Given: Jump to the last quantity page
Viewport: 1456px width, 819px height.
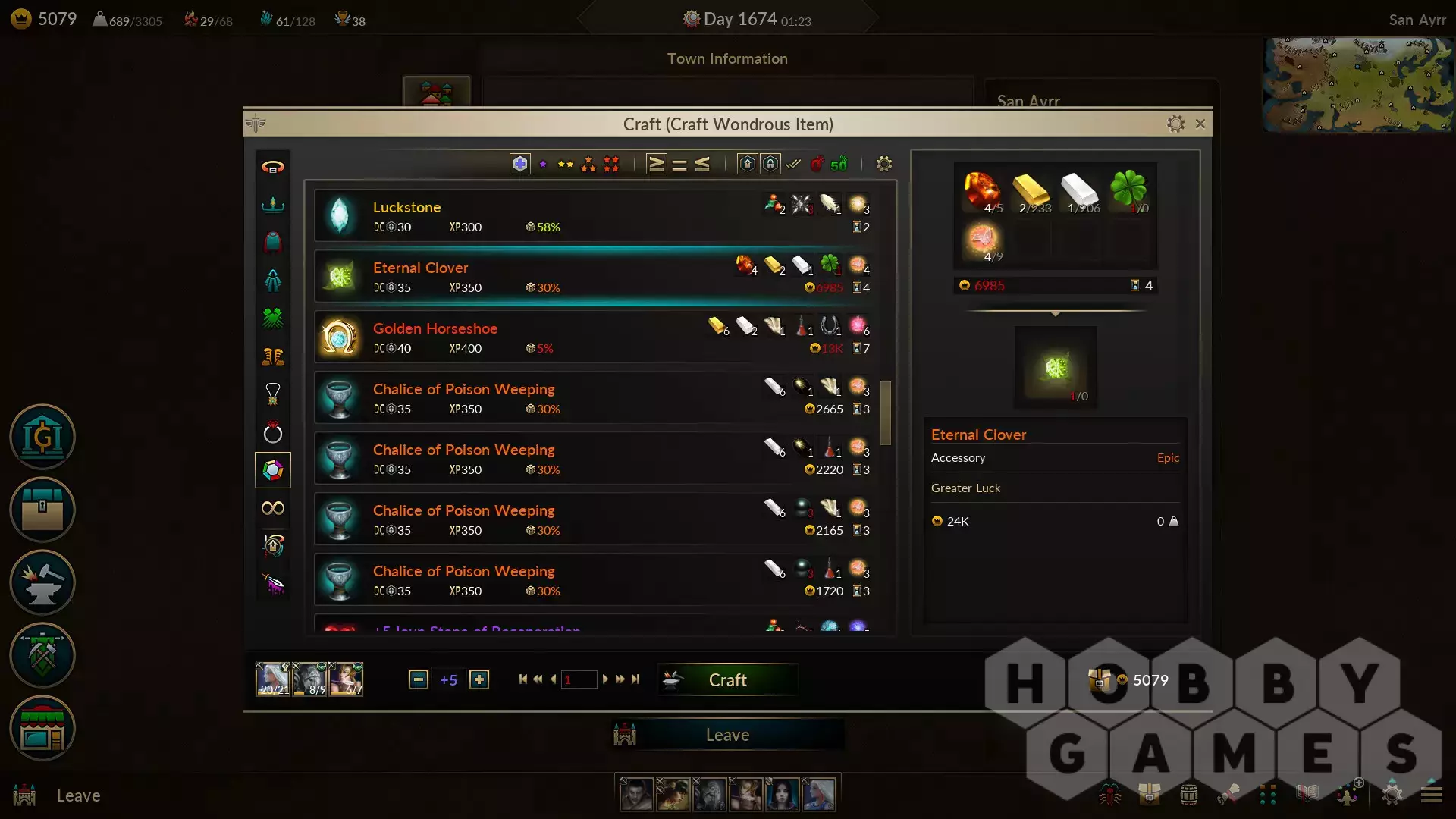Looking at the screenshot, I should point(635,679).
